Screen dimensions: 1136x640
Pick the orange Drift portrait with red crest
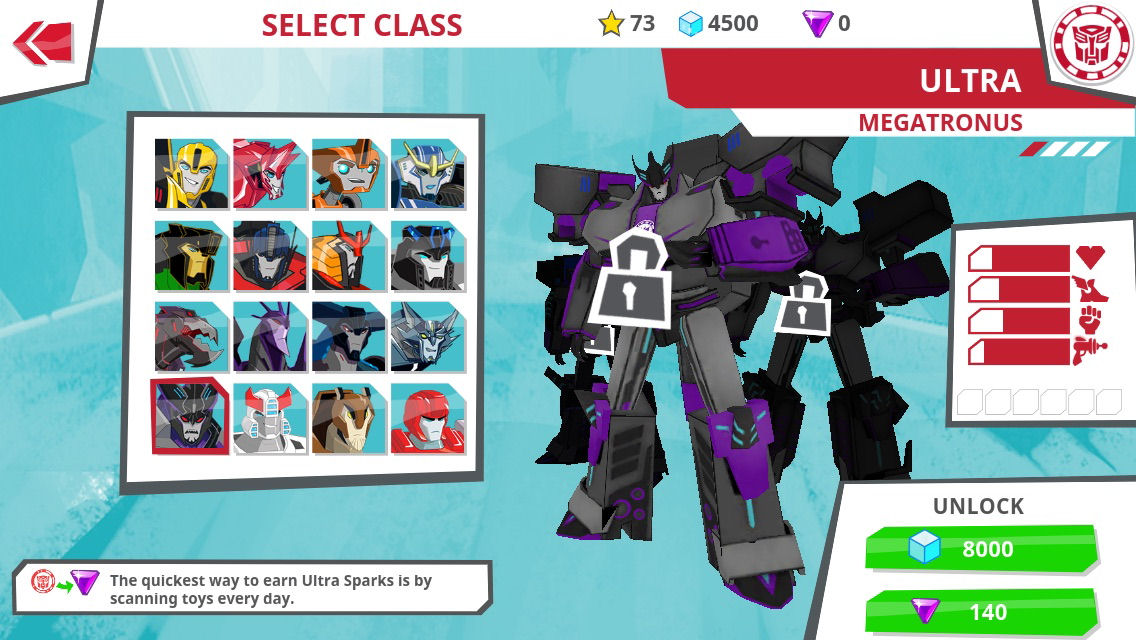(x=349, y=256)
